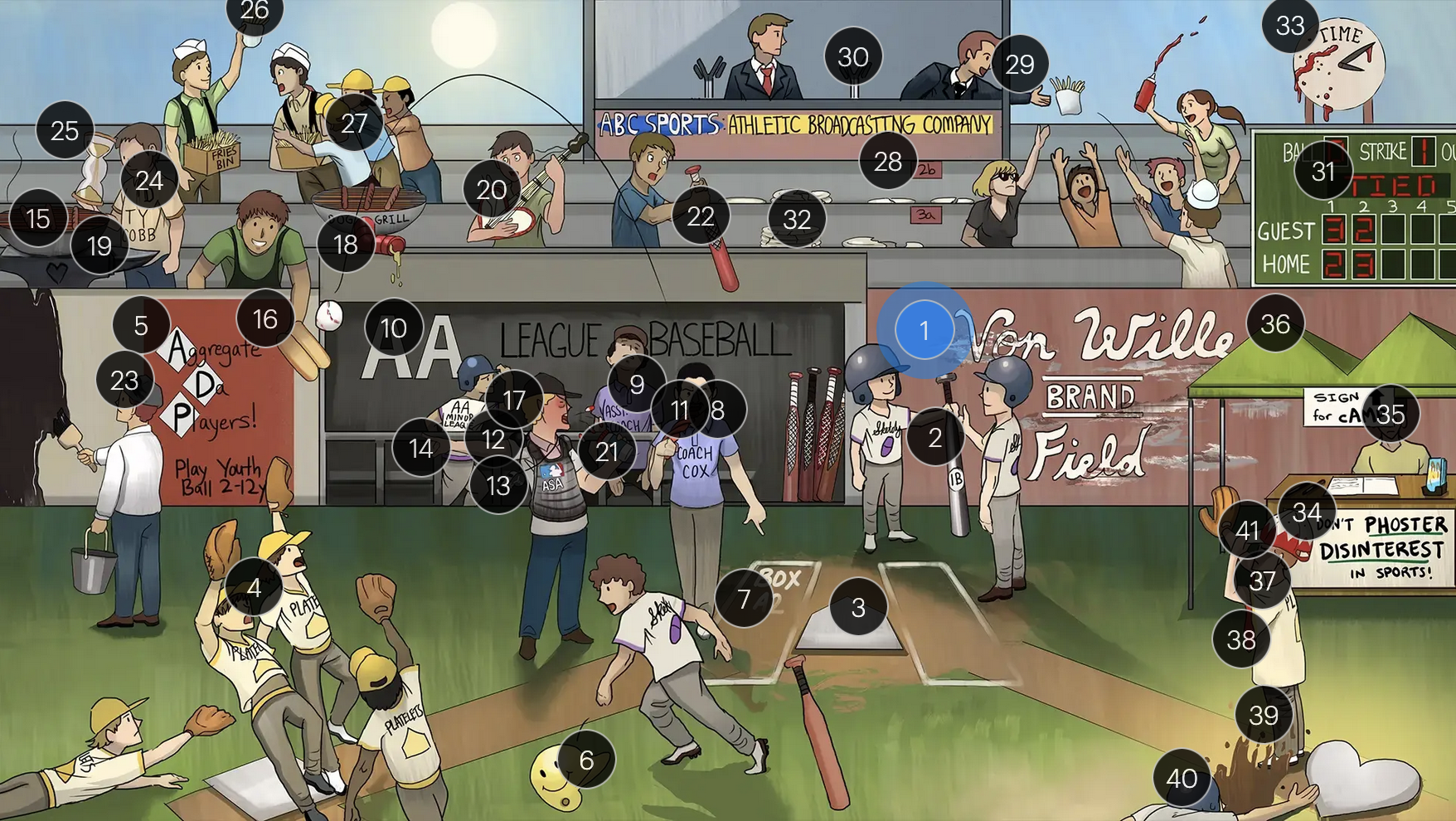Choose marker 31 on the scoreboard
This screenshot has height=821, width=1456.
1323,171
